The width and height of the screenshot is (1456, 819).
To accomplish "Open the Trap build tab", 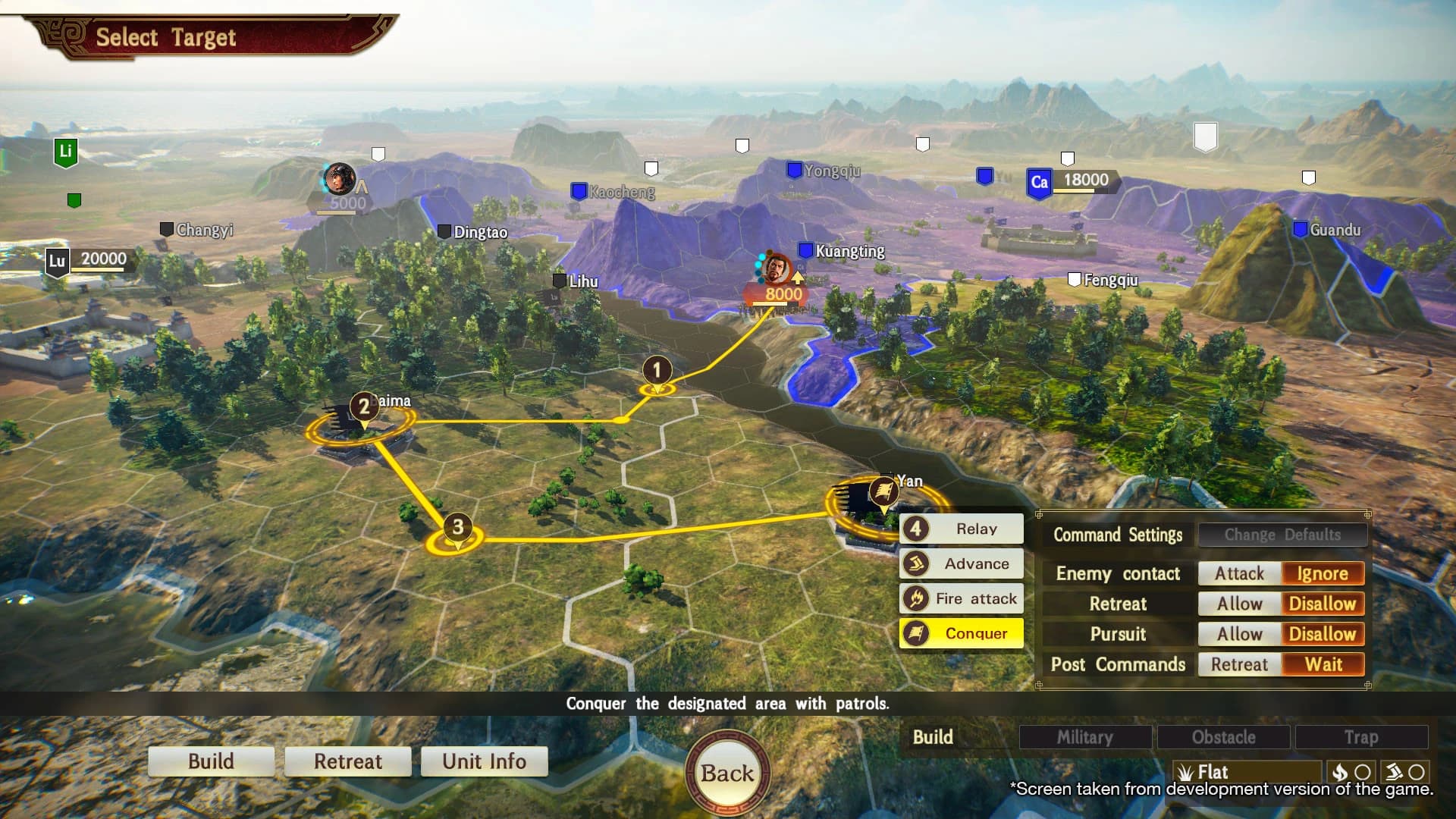I will click(x=1362, y=736).
